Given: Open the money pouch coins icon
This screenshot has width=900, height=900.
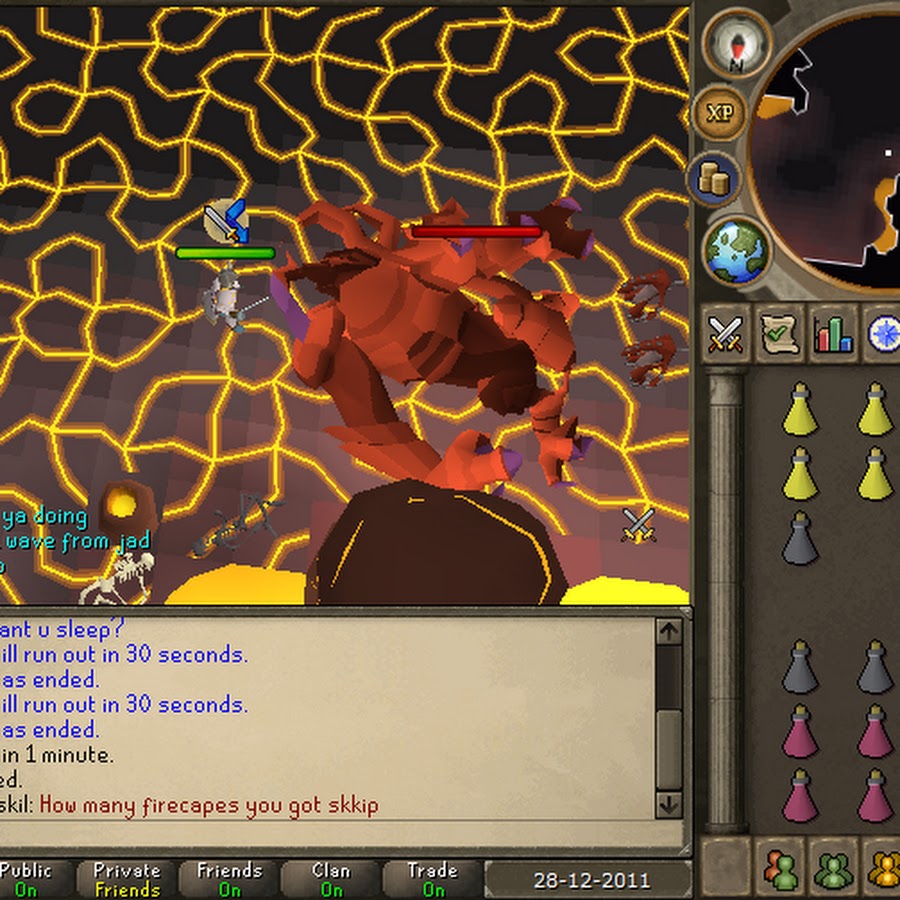Looking at the screenshot, I should point(714,181).
